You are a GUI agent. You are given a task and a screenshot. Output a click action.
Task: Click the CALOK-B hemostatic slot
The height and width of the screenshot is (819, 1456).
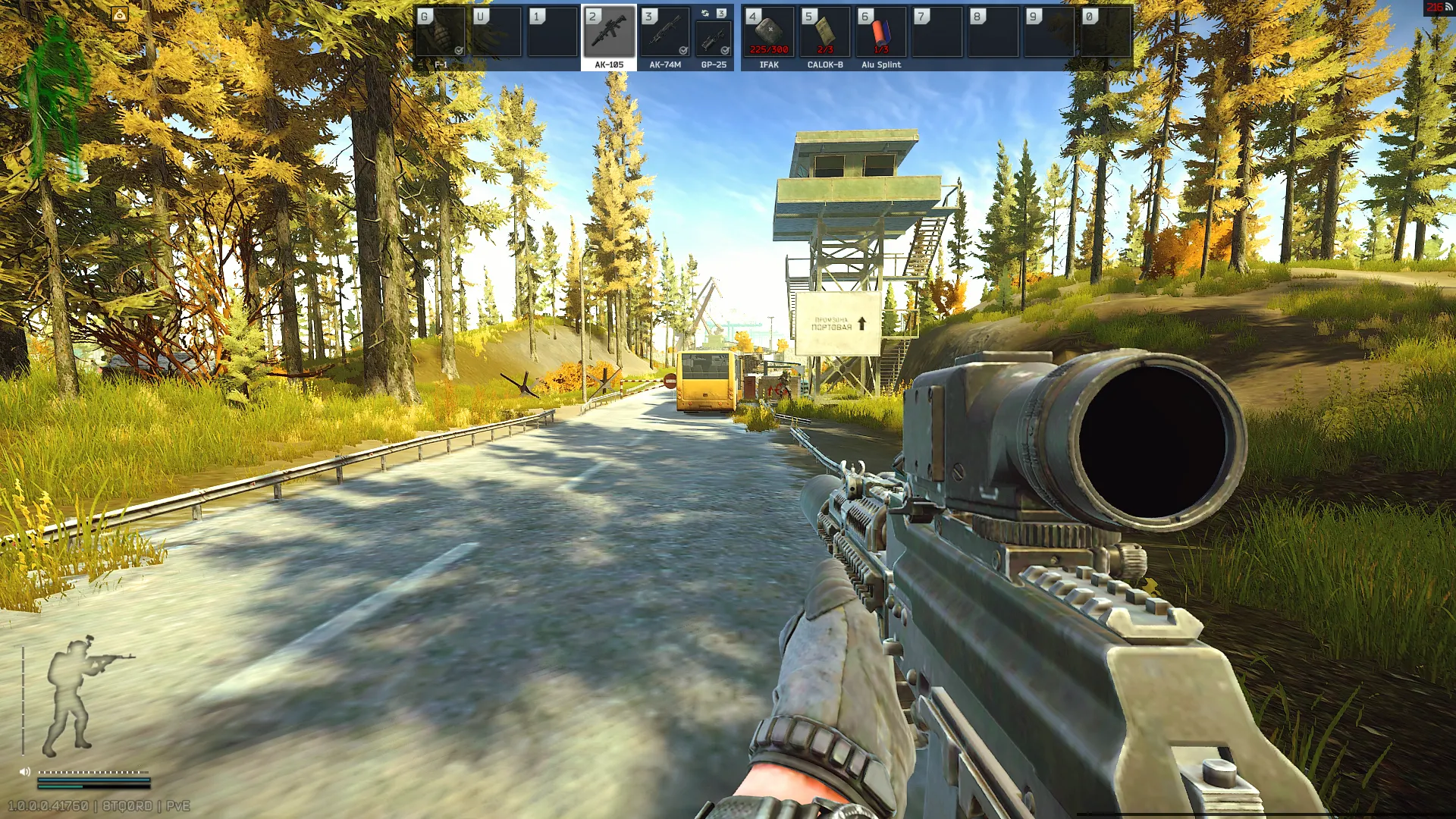point(825,34)
